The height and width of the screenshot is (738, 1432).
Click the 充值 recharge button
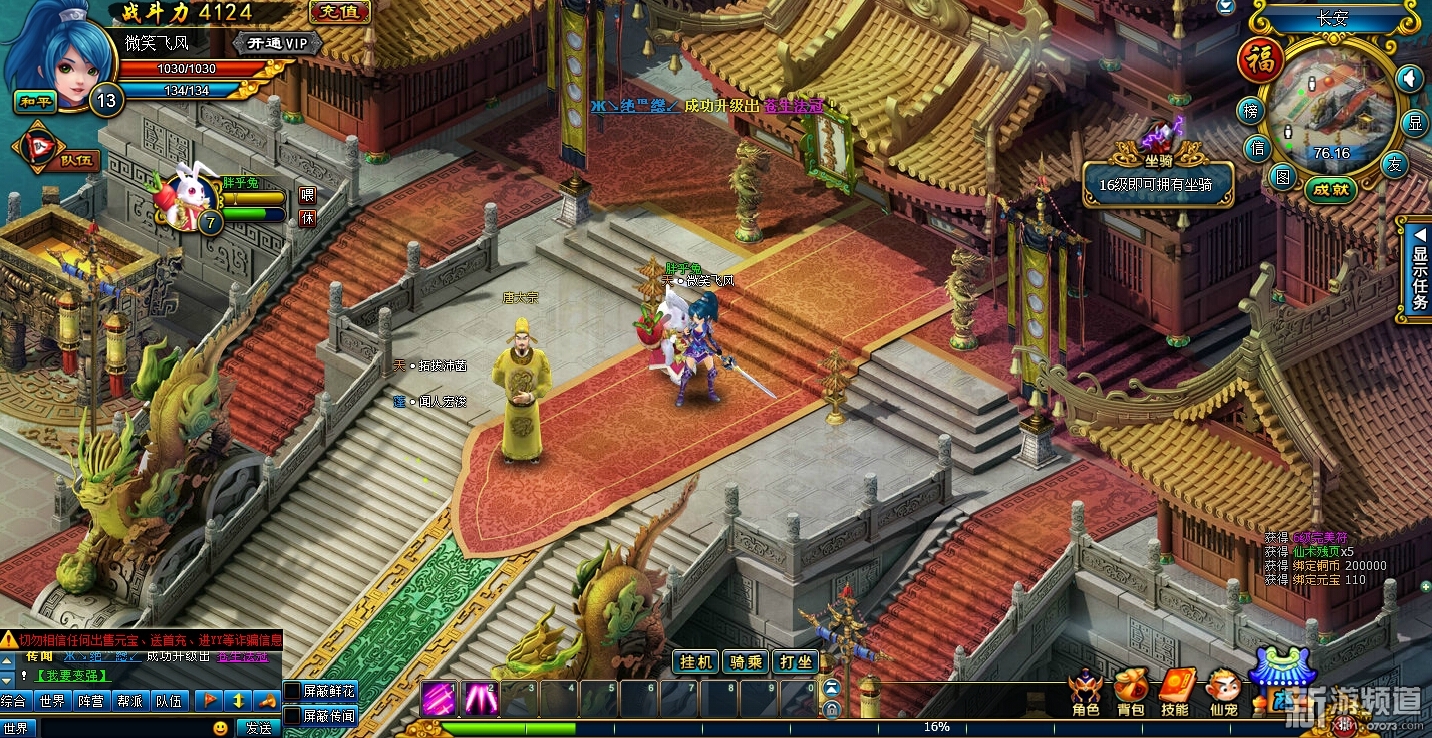(340, 12)
